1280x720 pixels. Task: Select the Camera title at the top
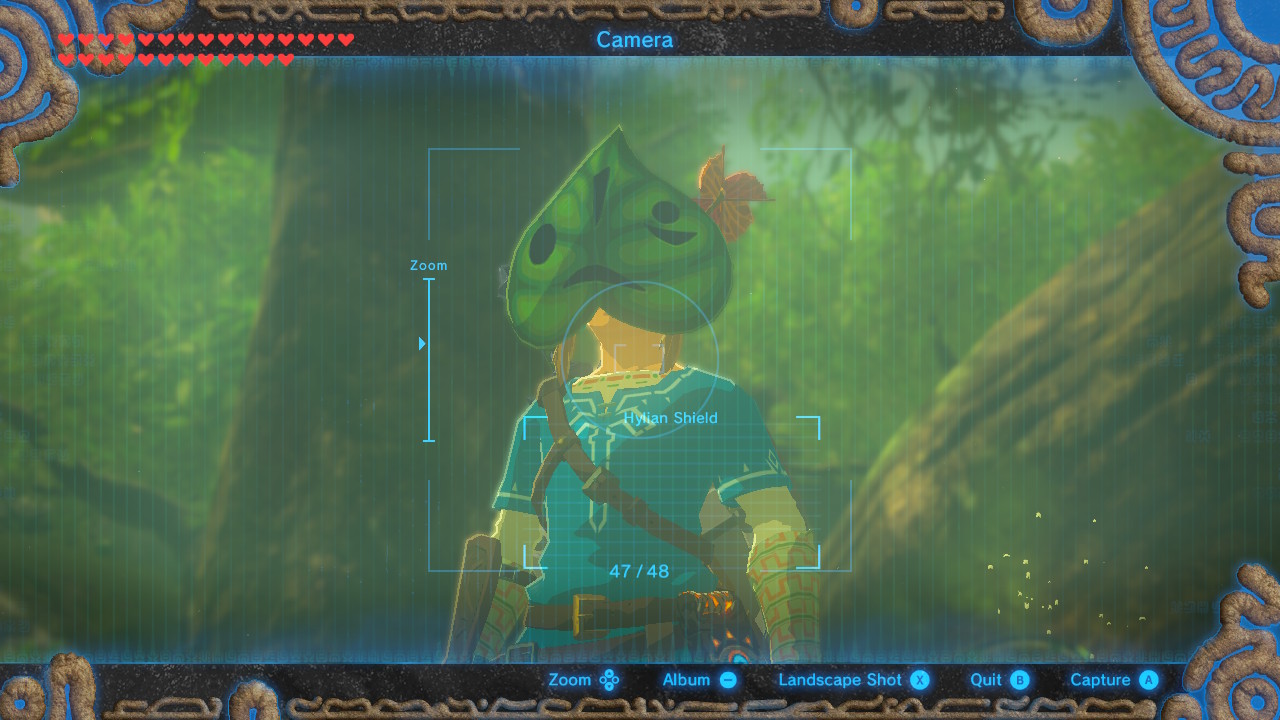point(634,40)
